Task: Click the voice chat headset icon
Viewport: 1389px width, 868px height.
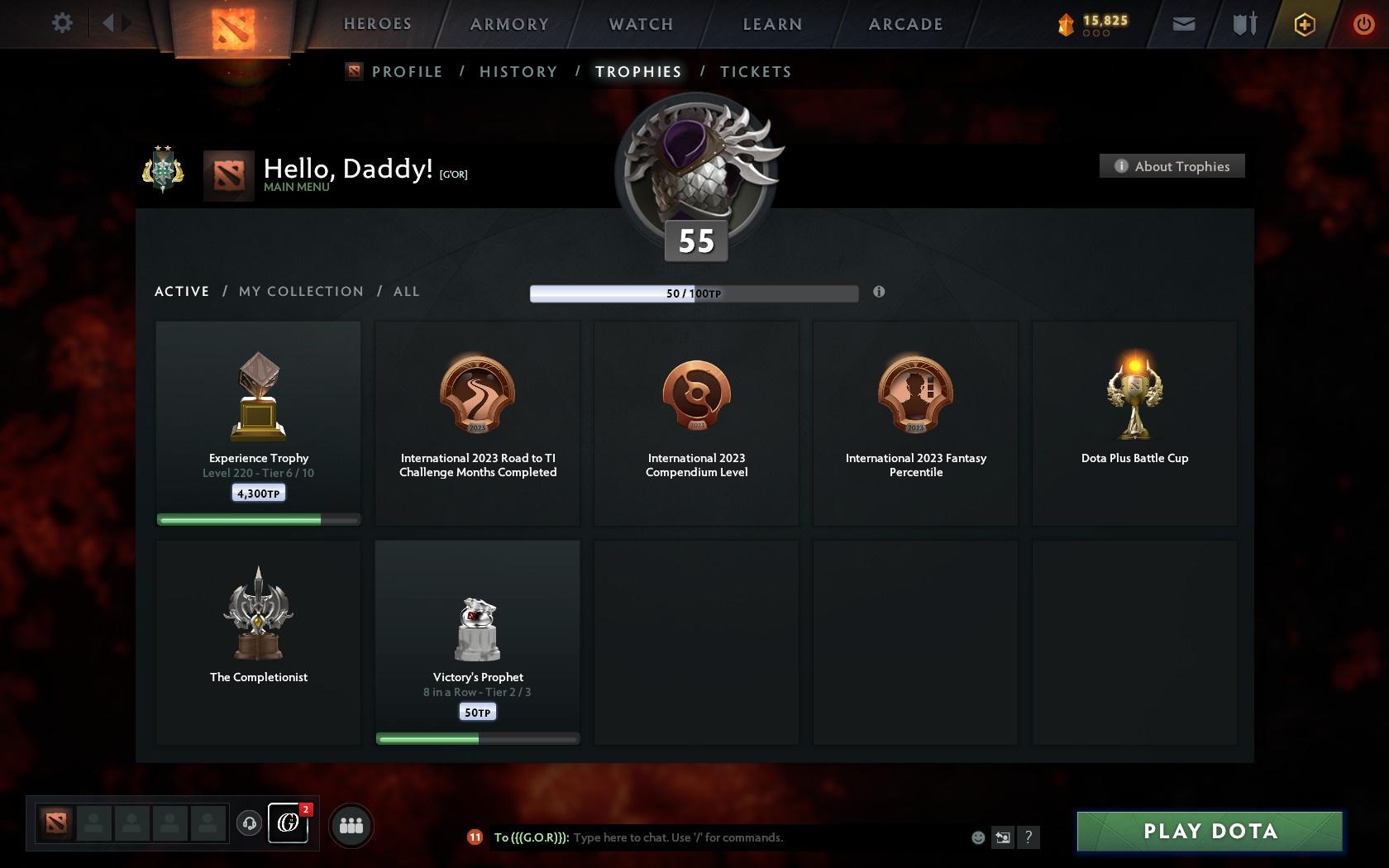Action: (x=250, y=824)
